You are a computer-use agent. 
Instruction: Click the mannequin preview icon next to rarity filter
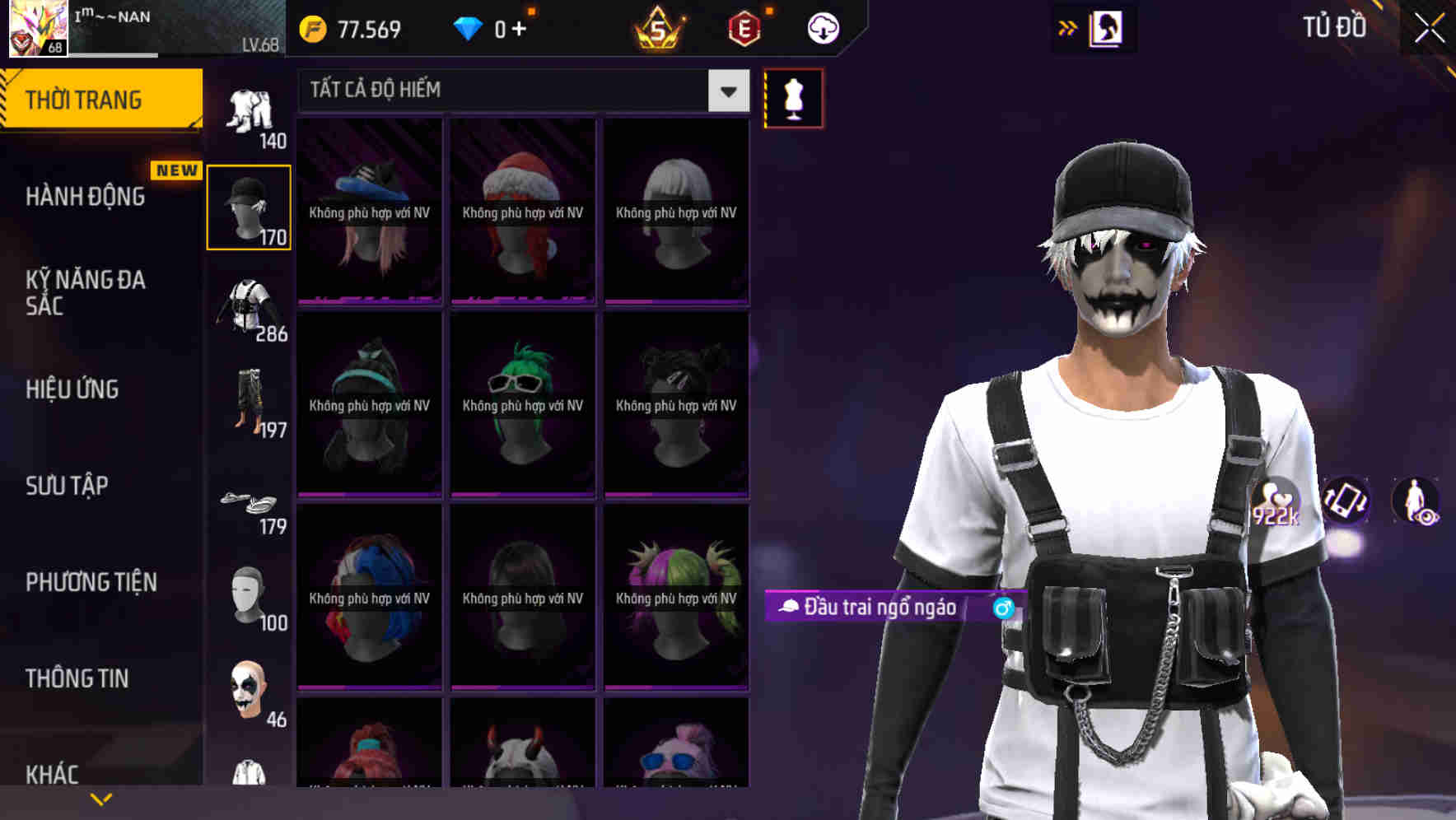(x=793, y=97)
